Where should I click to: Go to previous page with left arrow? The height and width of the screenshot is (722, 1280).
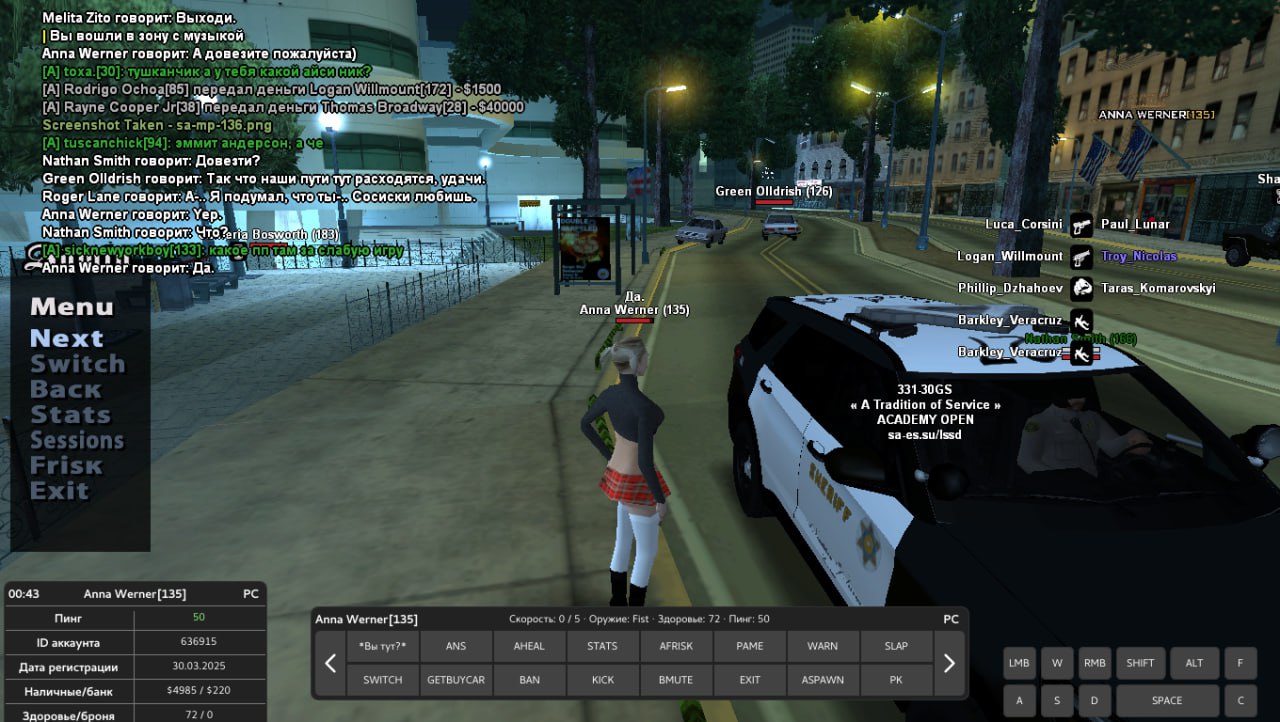click(330, 663)
